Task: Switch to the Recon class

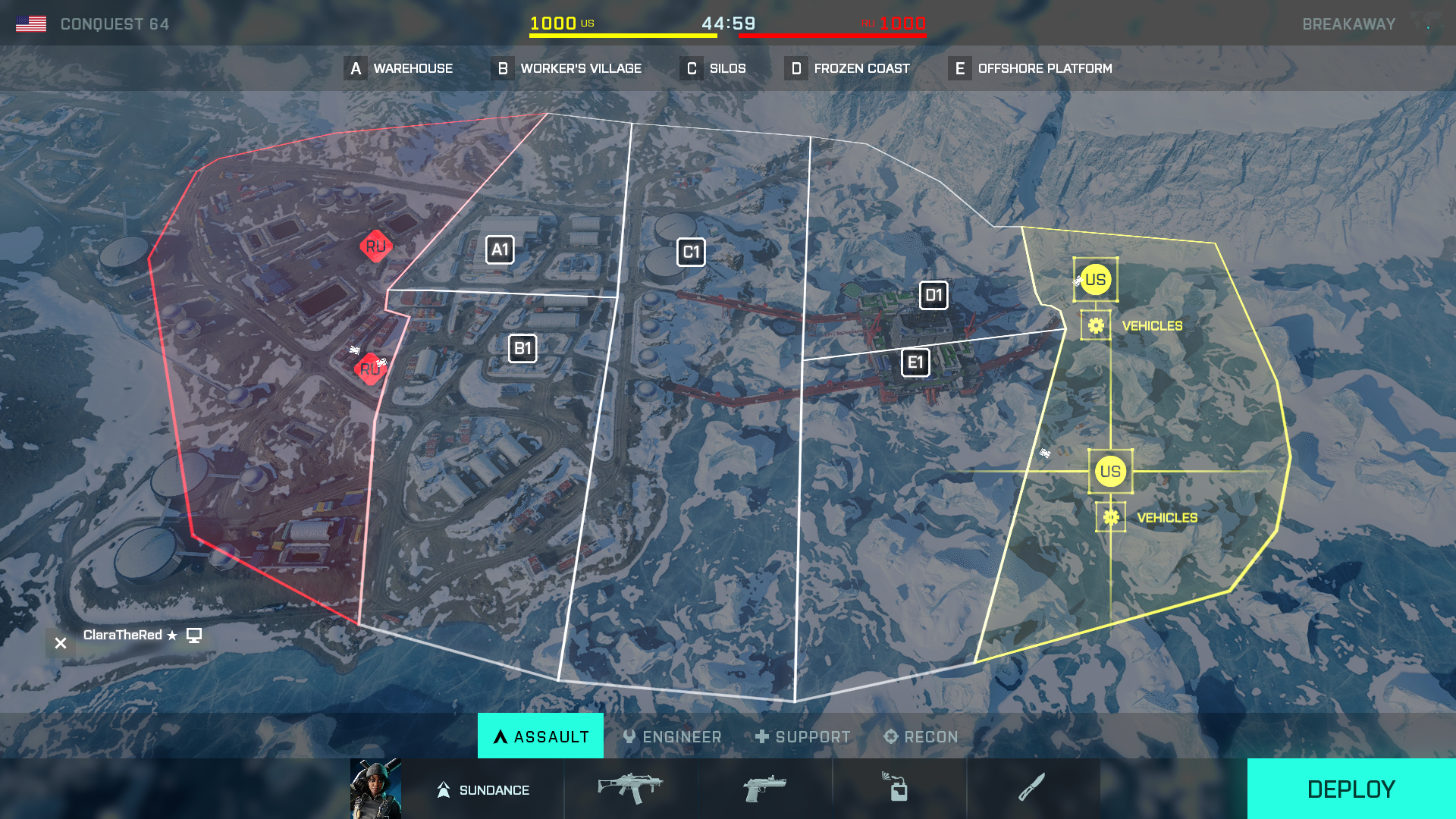Action: pos(921,736)
